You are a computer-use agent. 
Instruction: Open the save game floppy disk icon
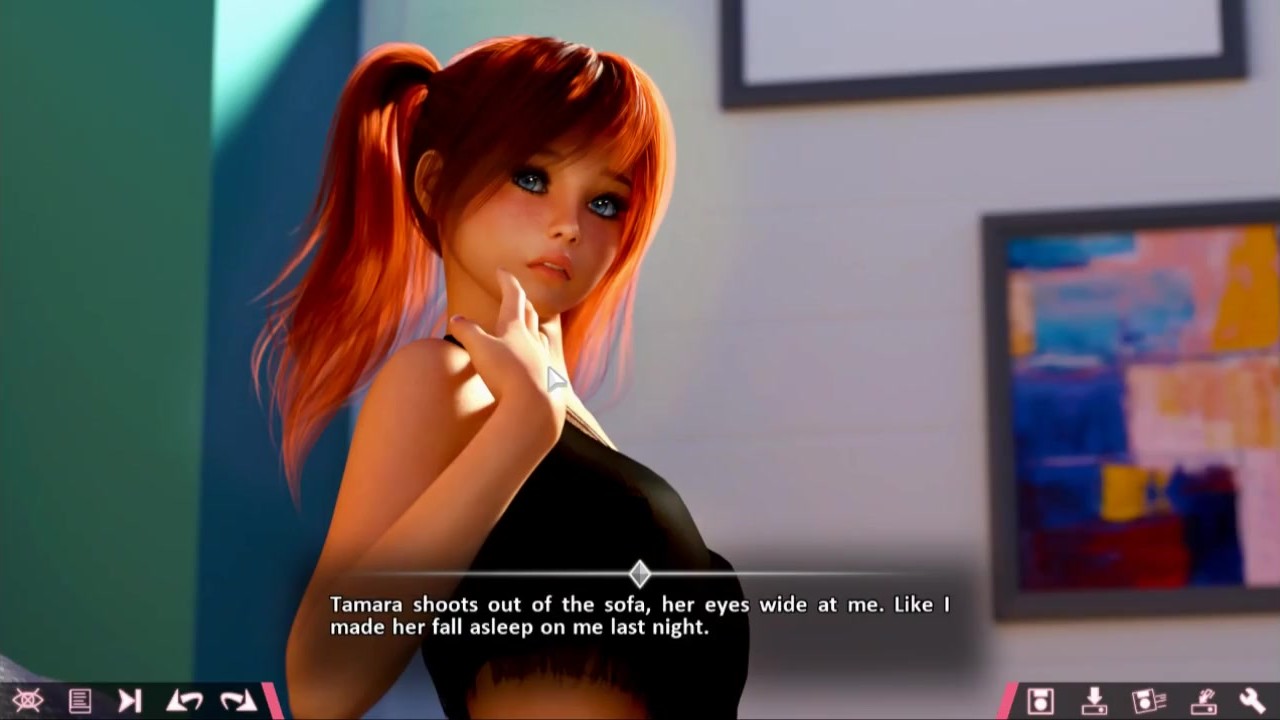1040,700
